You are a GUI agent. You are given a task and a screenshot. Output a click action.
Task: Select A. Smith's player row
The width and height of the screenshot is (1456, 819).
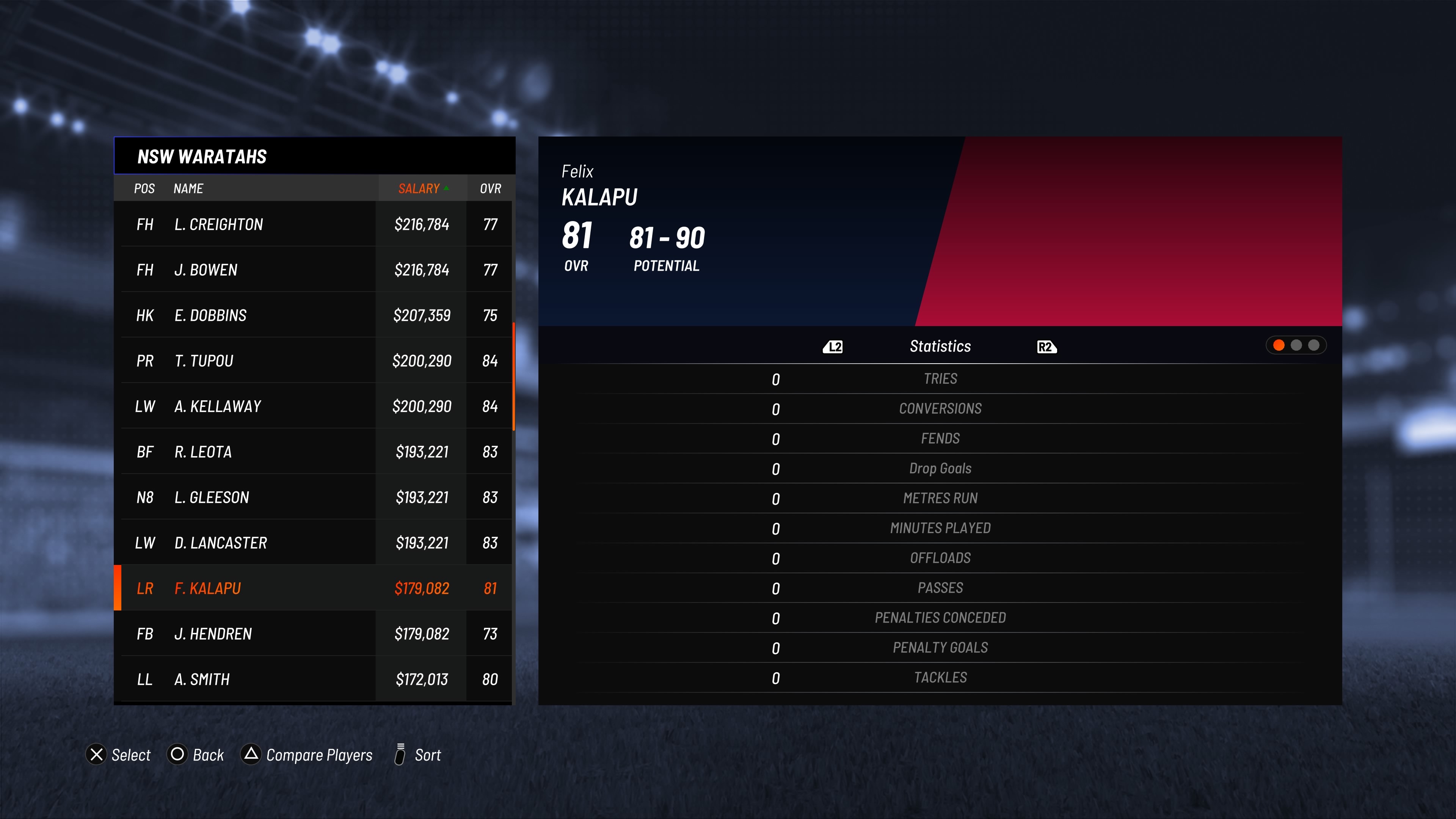[314, 679]
